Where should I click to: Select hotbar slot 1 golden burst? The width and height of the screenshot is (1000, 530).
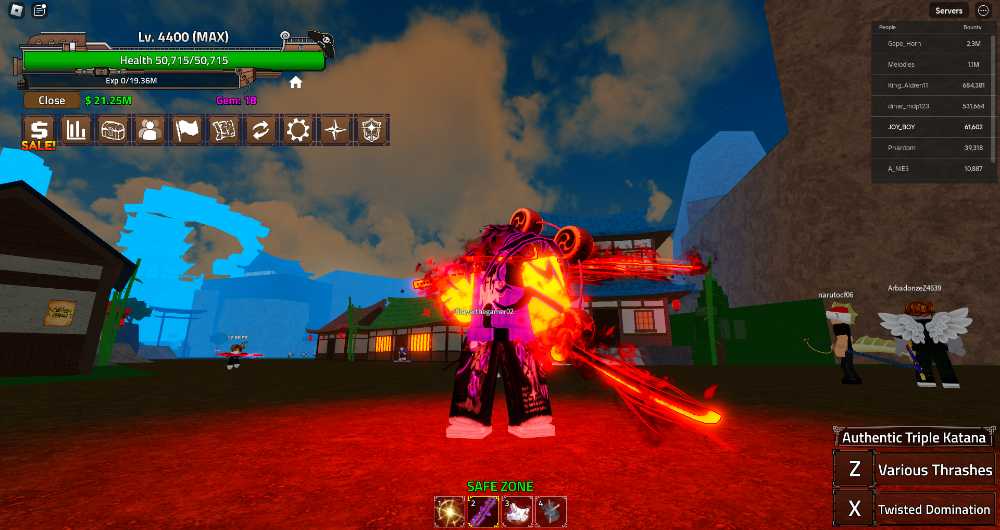coord(450,511)
